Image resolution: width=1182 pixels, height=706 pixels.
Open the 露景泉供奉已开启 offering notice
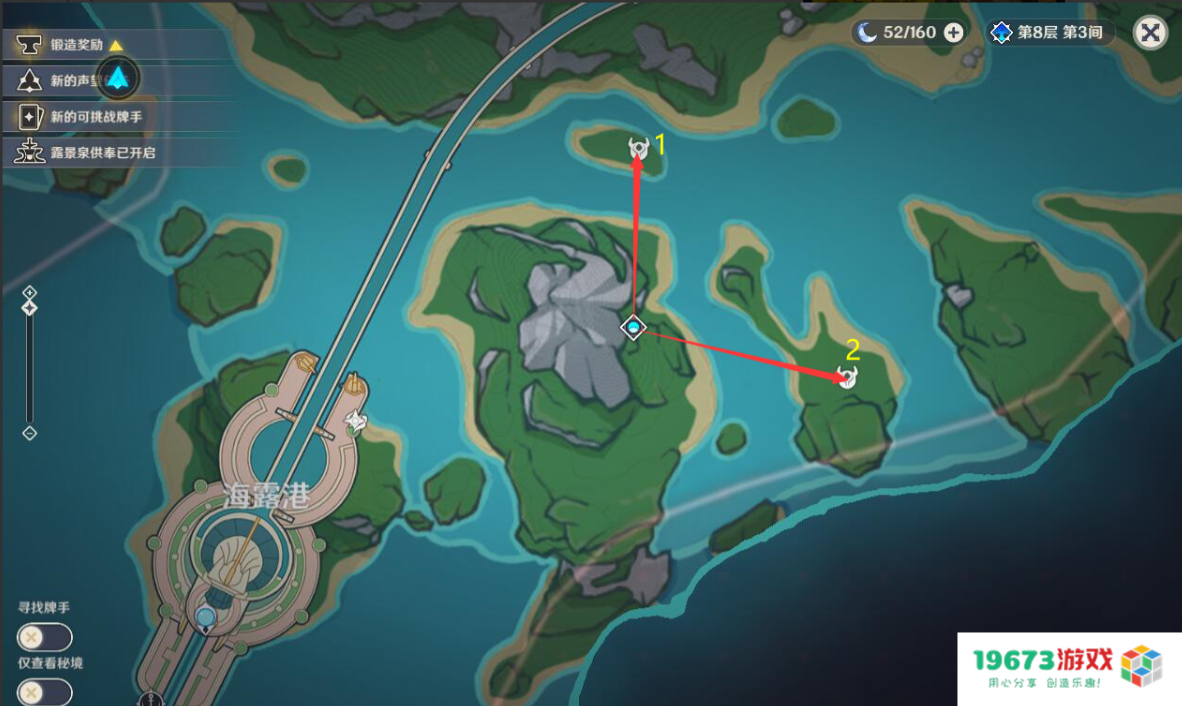point(90,153)
